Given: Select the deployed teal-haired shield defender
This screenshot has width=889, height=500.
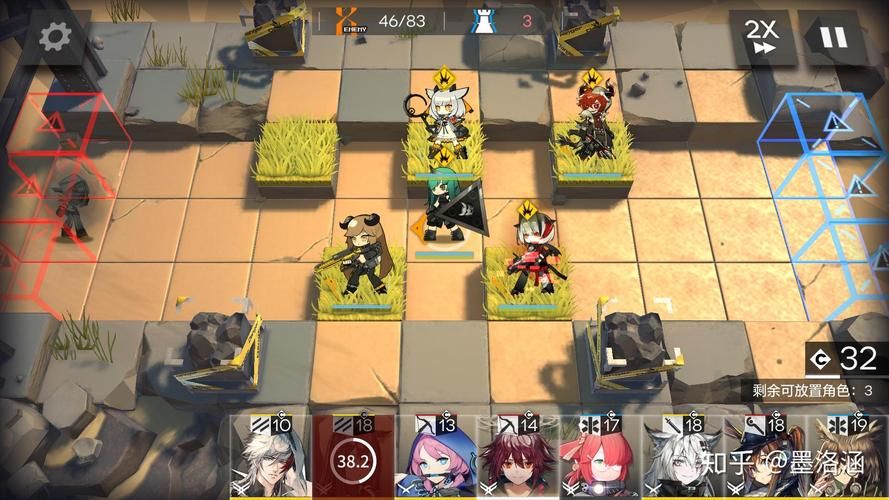Looking at the screenshot, I should pos(444,208).
